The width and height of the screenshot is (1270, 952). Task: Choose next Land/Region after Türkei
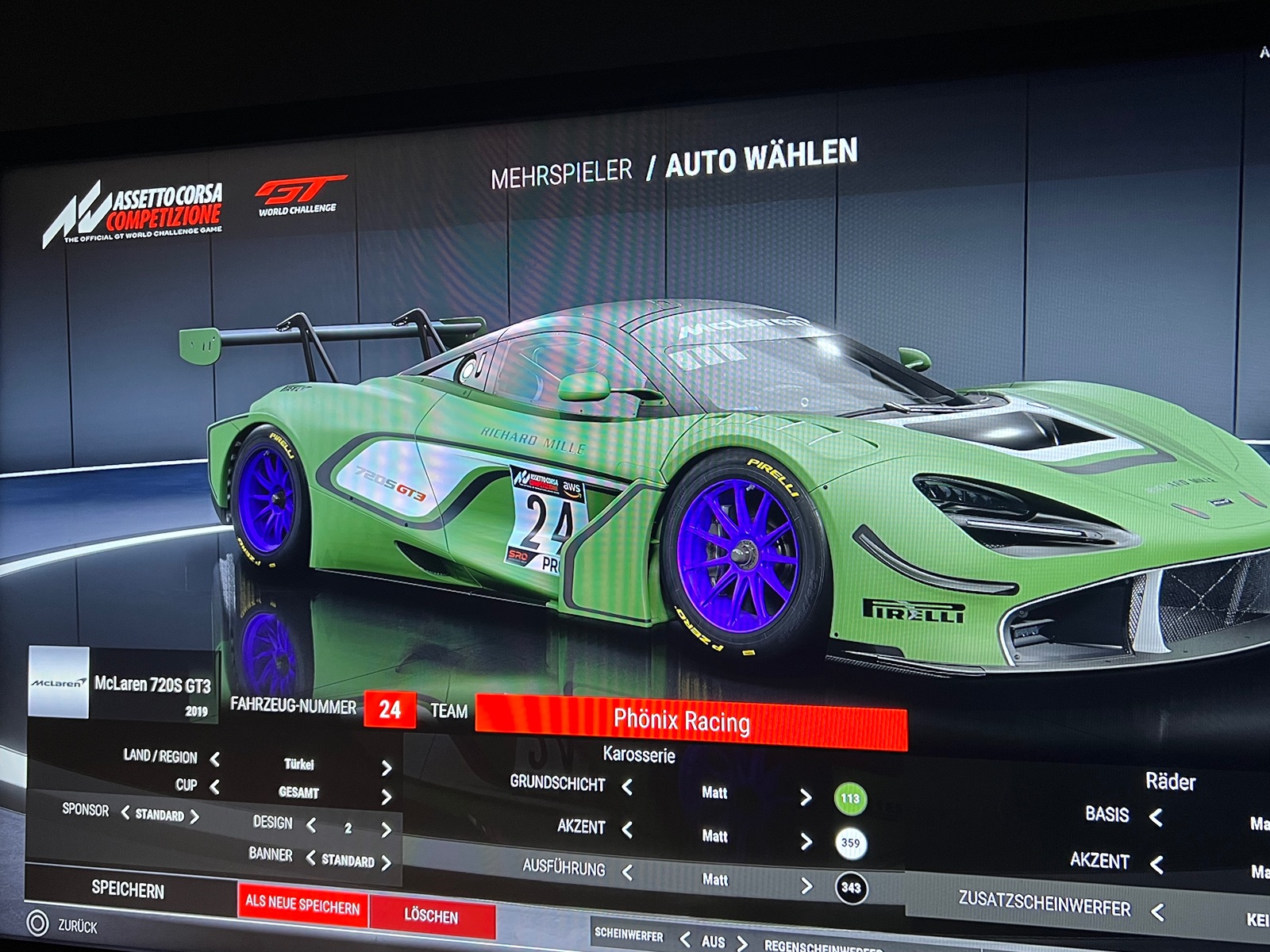387,768
